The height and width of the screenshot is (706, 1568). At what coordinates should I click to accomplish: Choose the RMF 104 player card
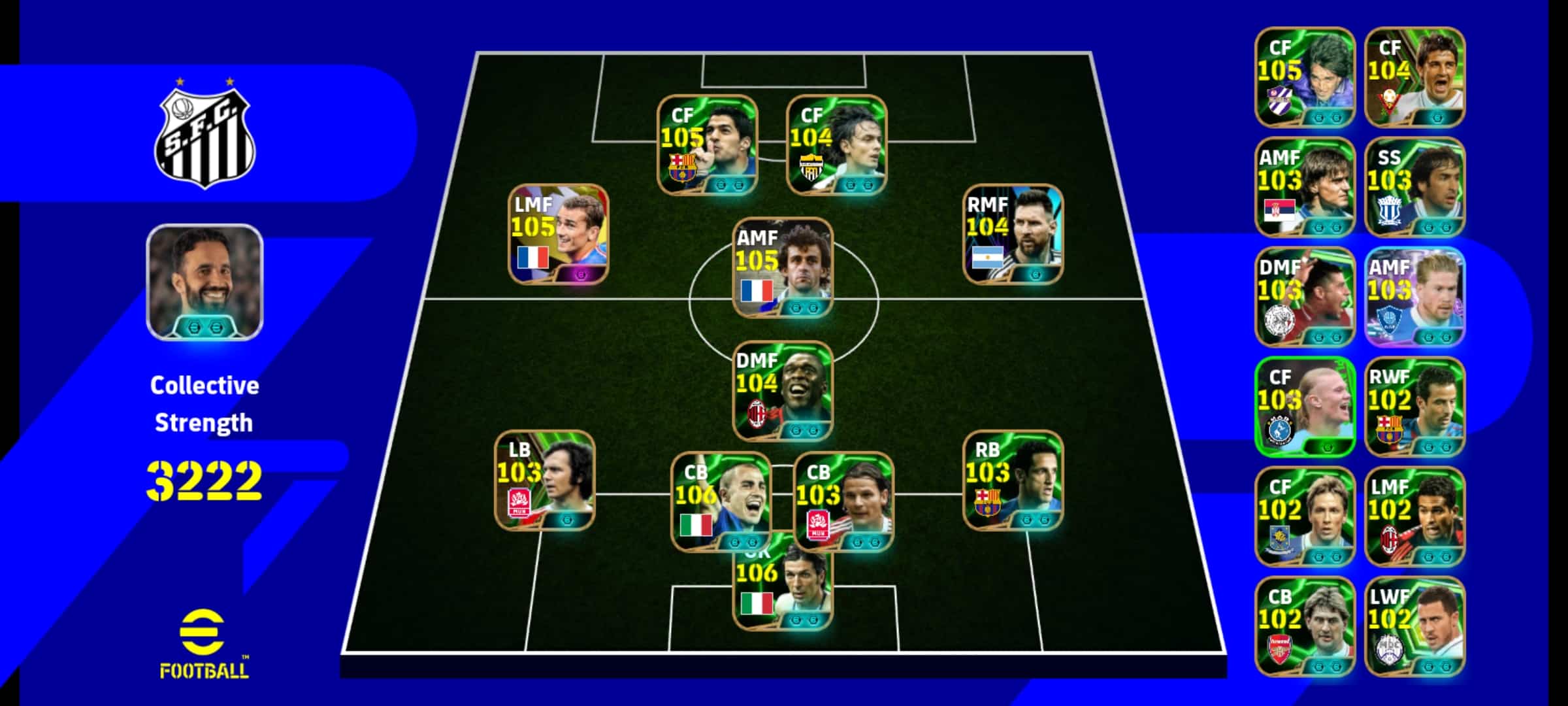tap(1013, 234)
